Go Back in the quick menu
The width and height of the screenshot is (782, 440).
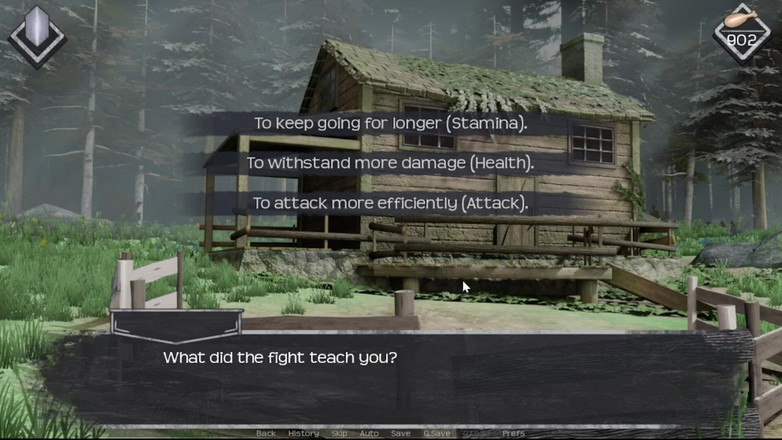coord(265,433)
